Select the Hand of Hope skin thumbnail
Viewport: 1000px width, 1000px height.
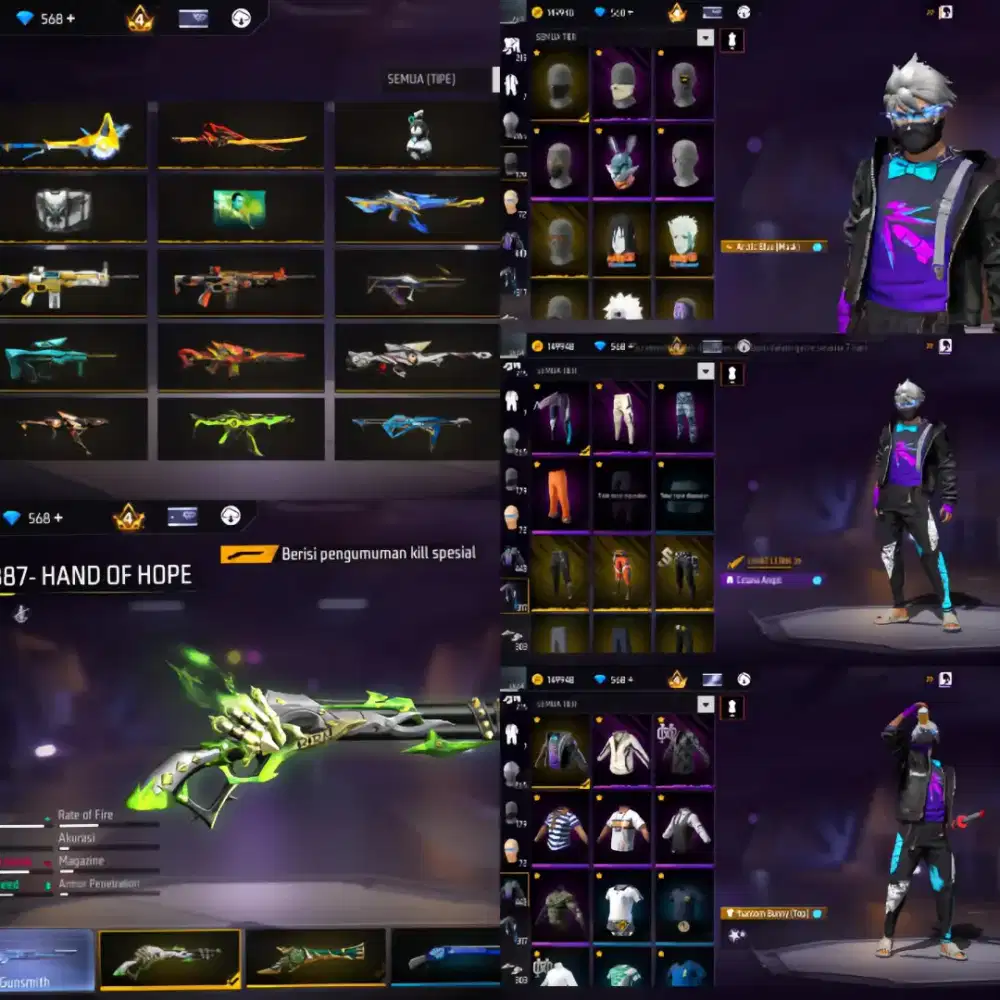click(170, 959)
